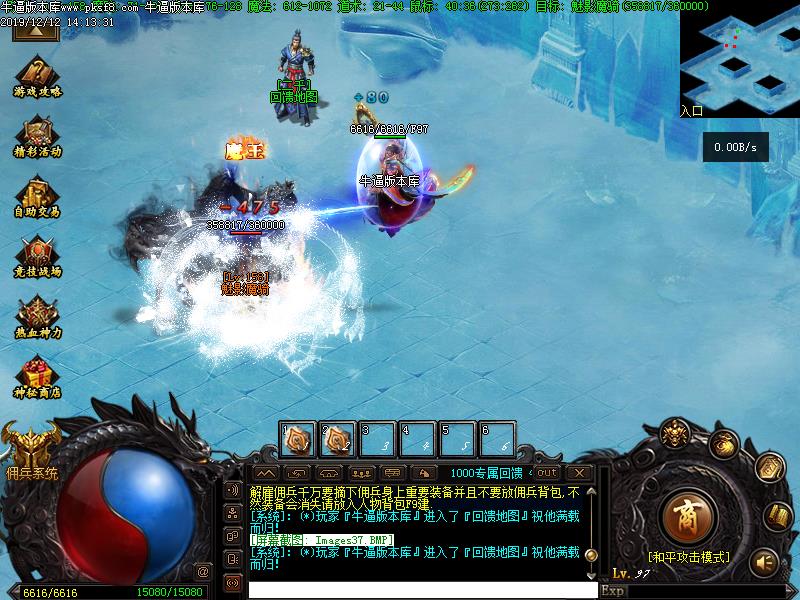Open the golden book skills icon
The height and width of the screenshot is (600, 800).
pos(778,517)
